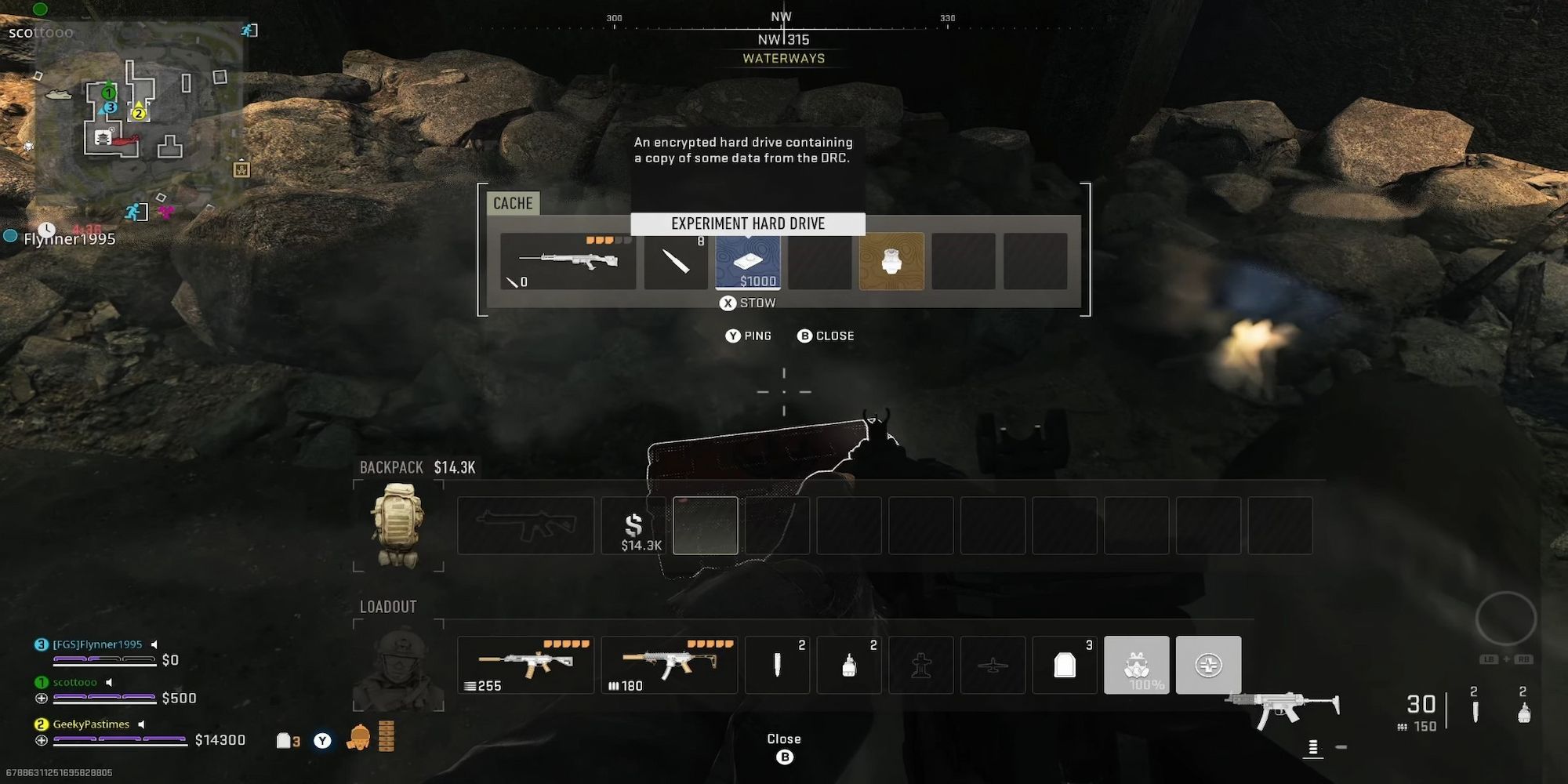Click the CACHE tab label
This screenshot has height=784, width=1568.
coord(513,203)
